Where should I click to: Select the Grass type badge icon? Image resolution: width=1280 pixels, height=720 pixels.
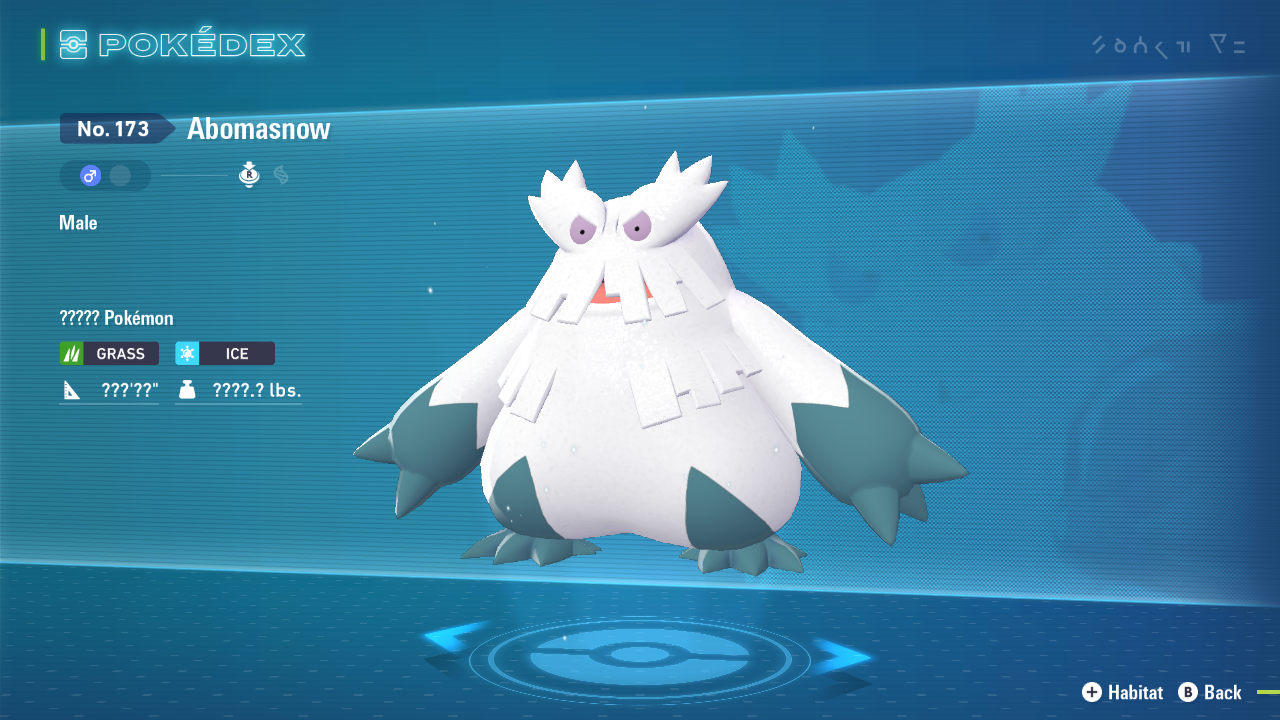(70, 353)
